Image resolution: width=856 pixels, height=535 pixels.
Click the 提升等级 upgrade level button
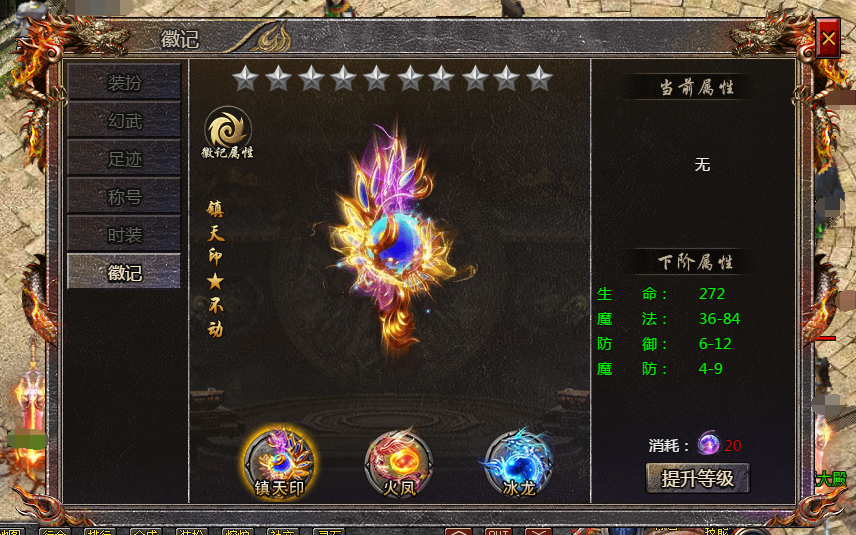698,478
